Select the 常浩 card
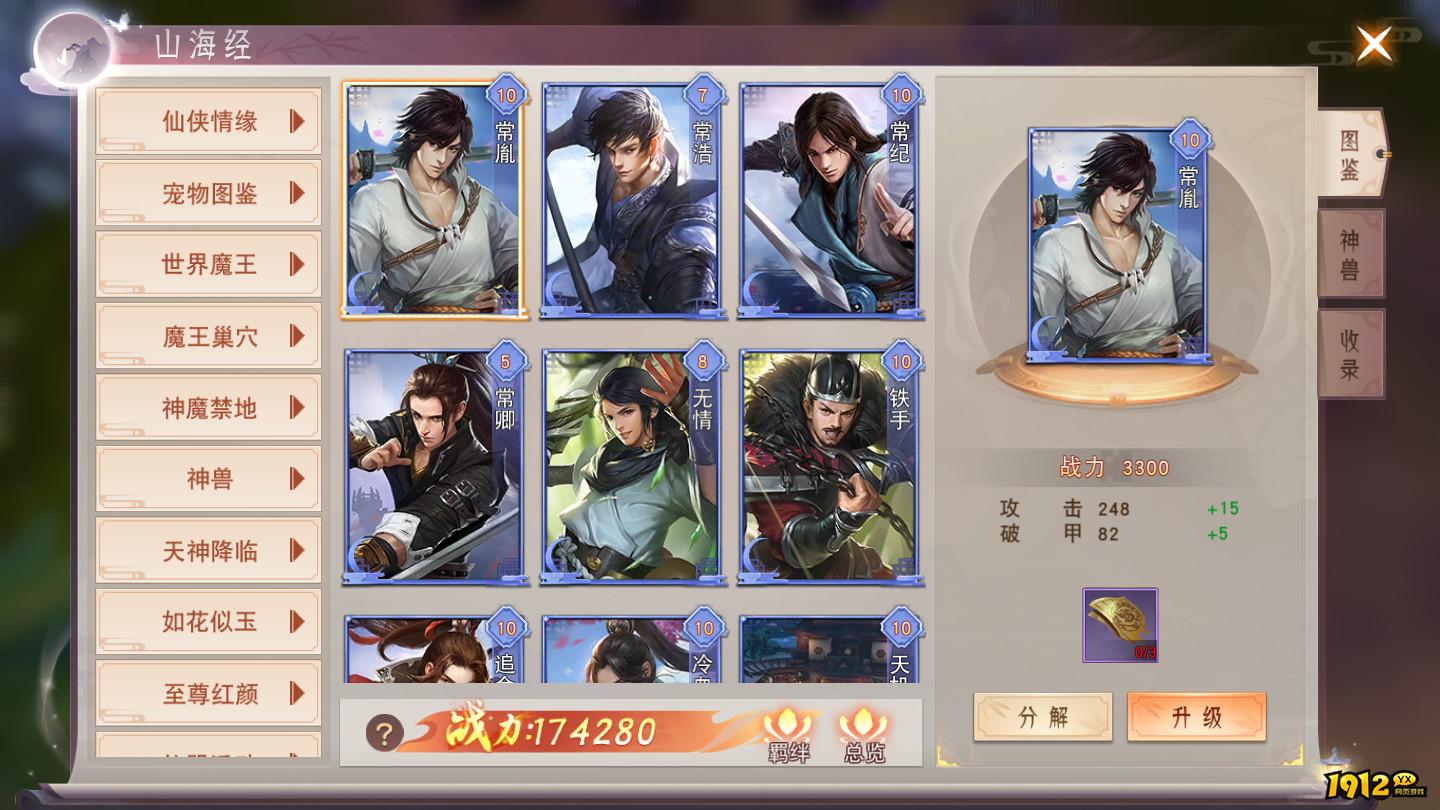Viewport: 1440px width, 810px height. (631, 200)
